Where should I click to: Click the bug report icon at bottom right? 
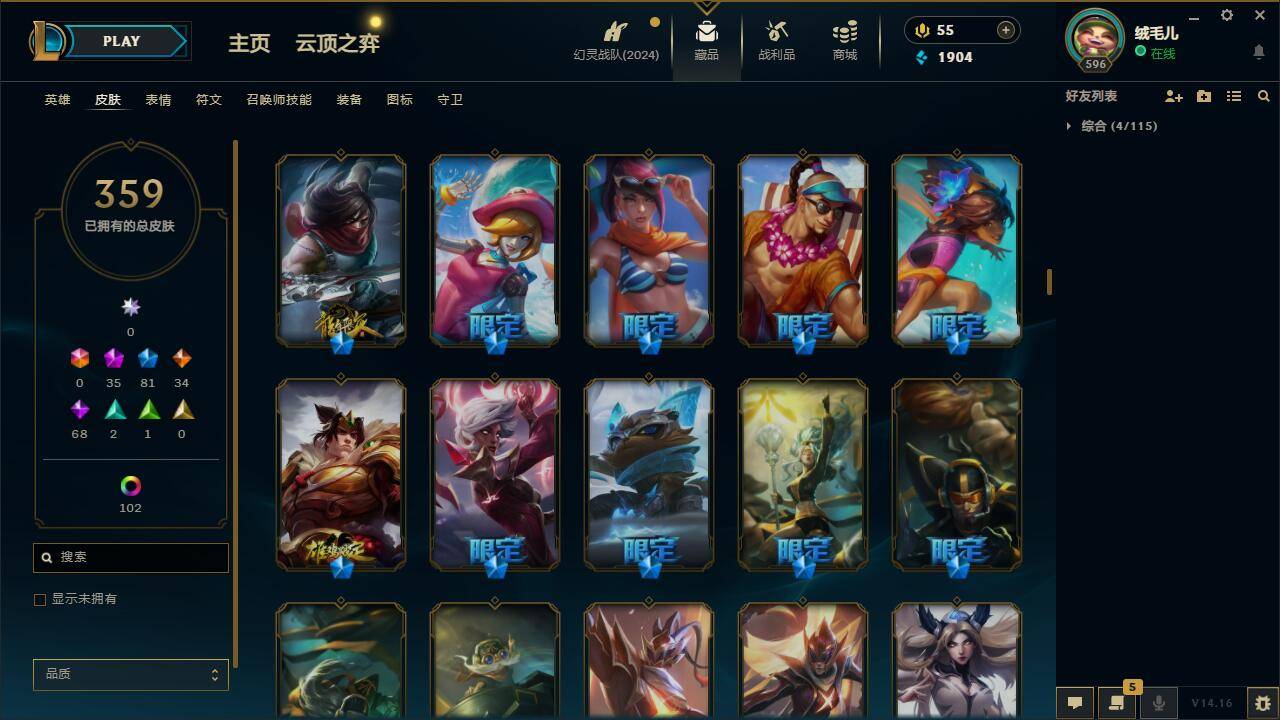click(1262, 703)
